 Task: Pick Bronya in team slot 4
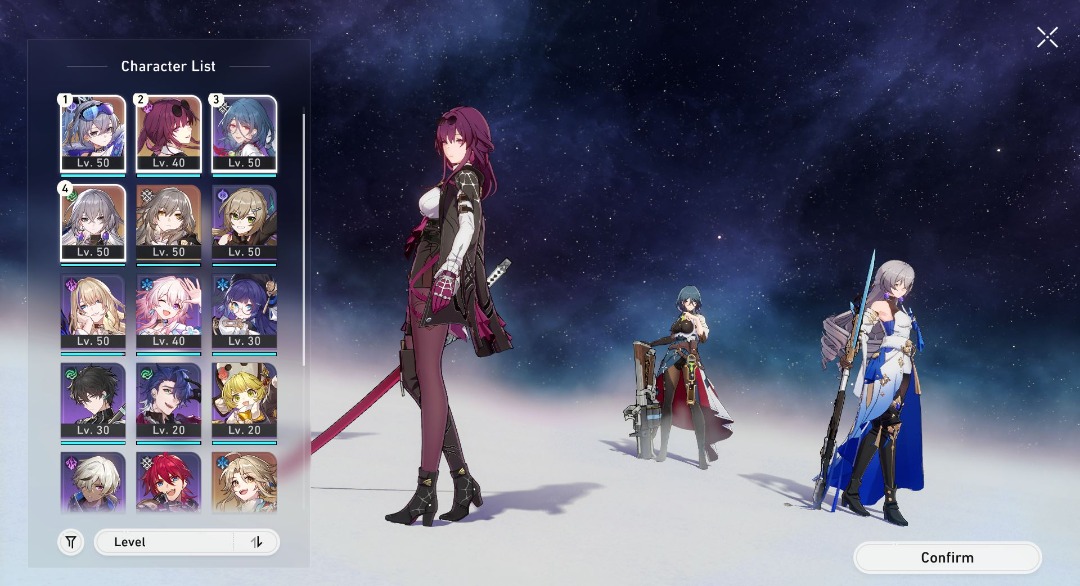point(92,223)
